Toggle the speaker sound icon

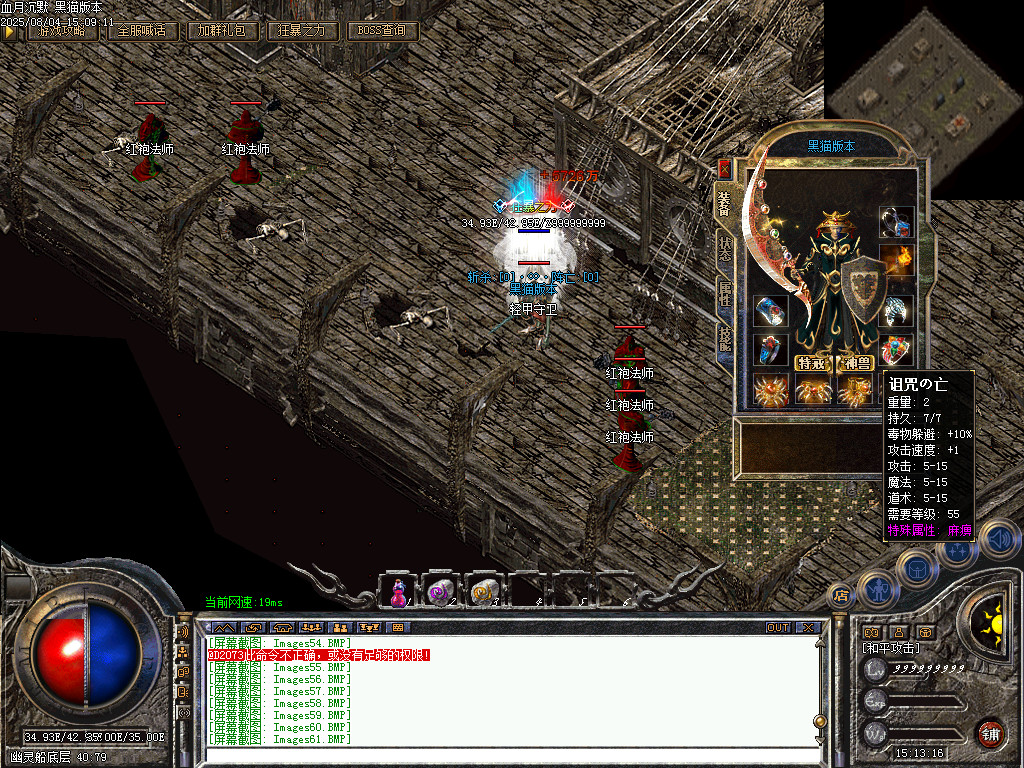pyautogui.click(x=997, y=538)
